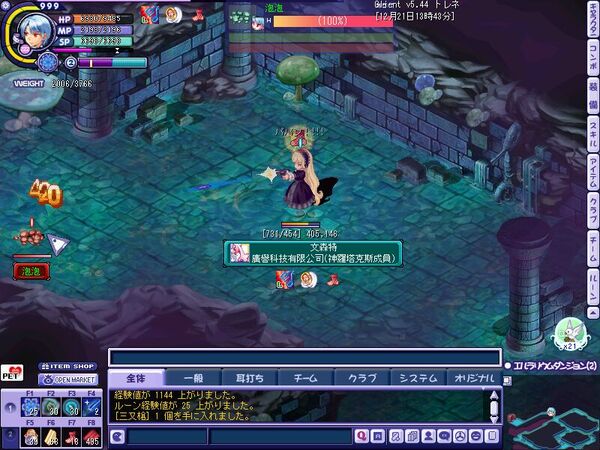Image resolution: width=600 pixels, height=450 pixels.
Task: Open the システム chat tab
Action: (418, 378)
